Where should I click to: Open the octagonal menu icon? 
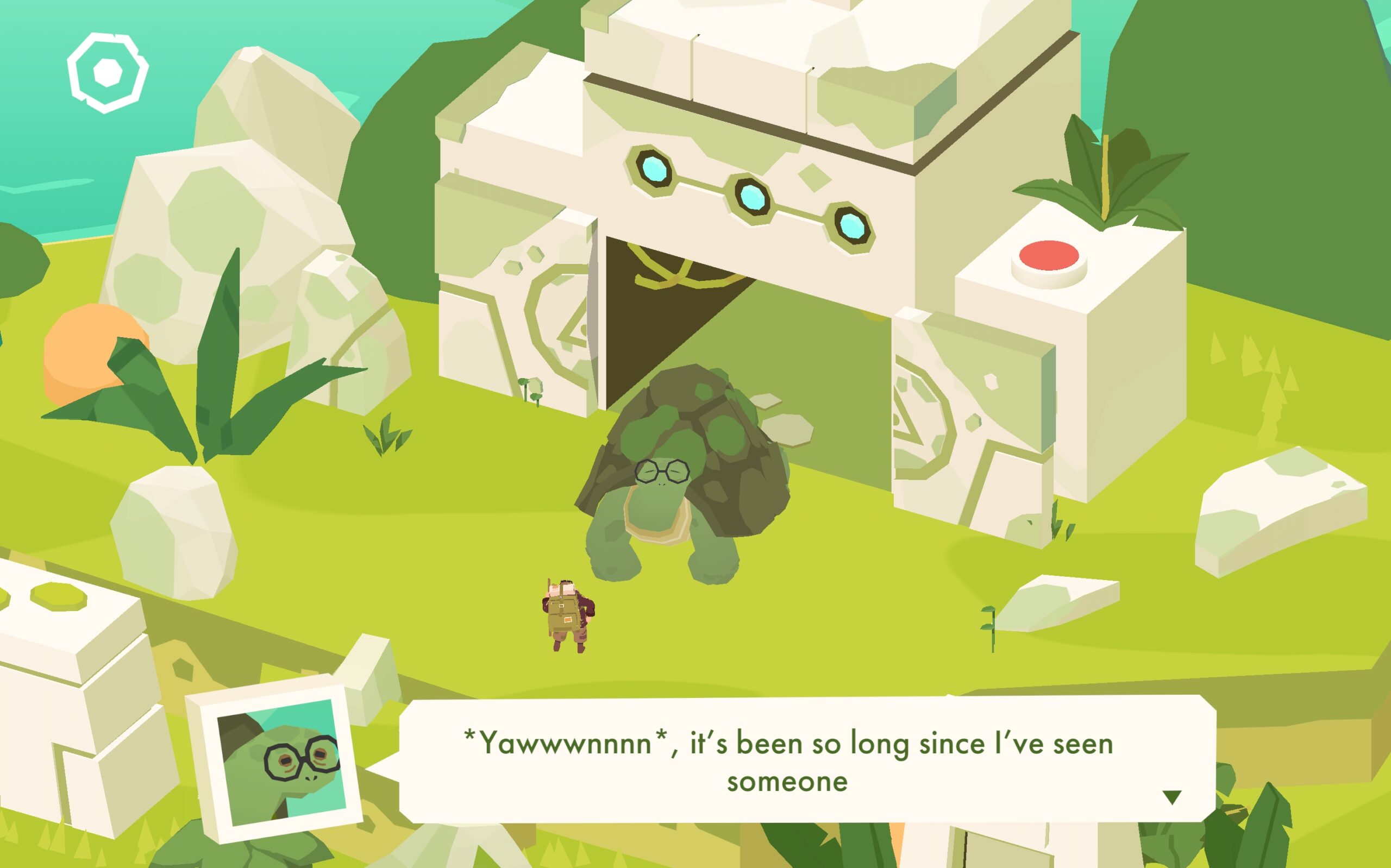tap(108, 72)
